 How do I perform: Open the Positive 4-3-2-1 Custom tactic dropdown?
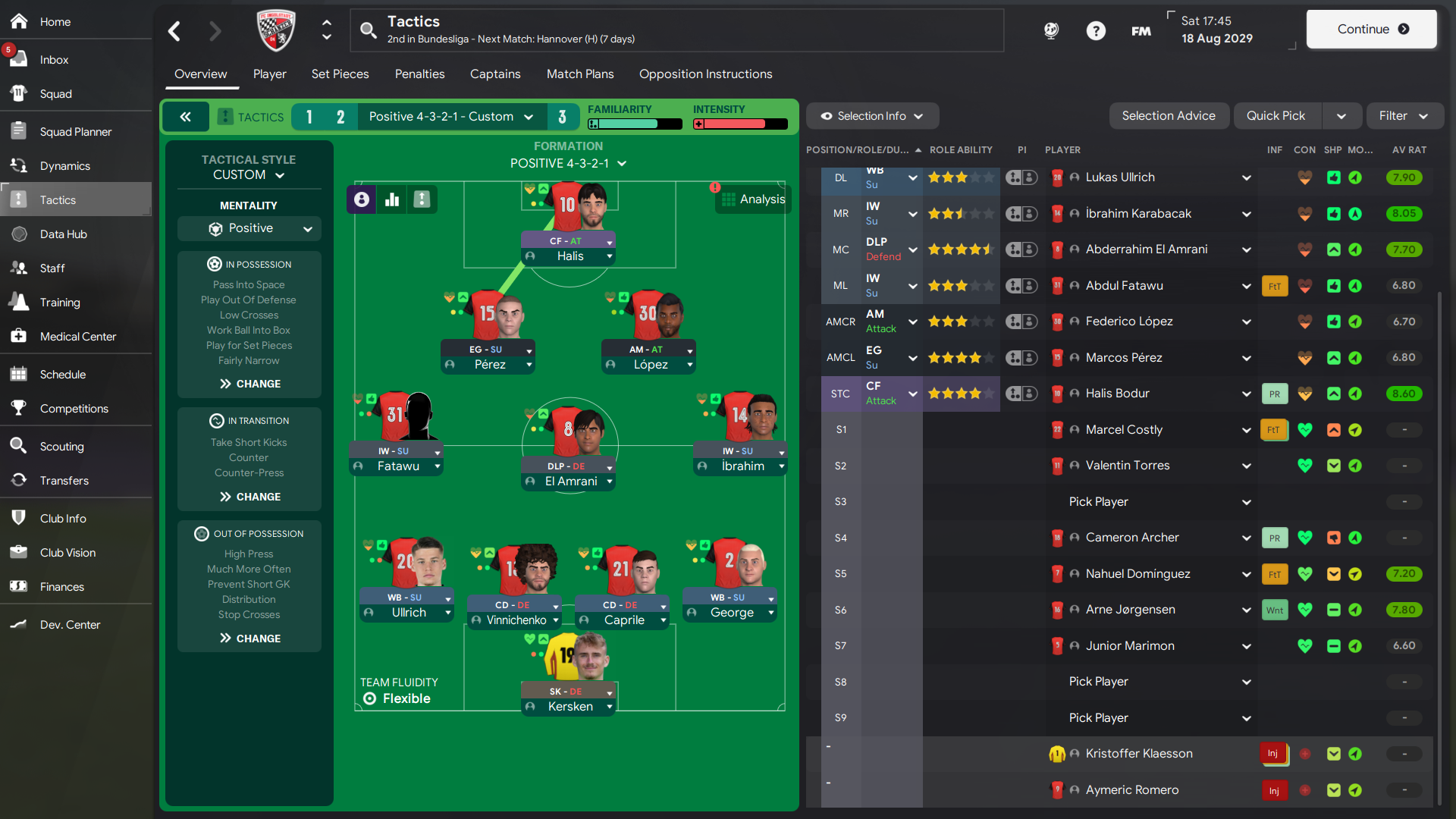tap(450, 116)
